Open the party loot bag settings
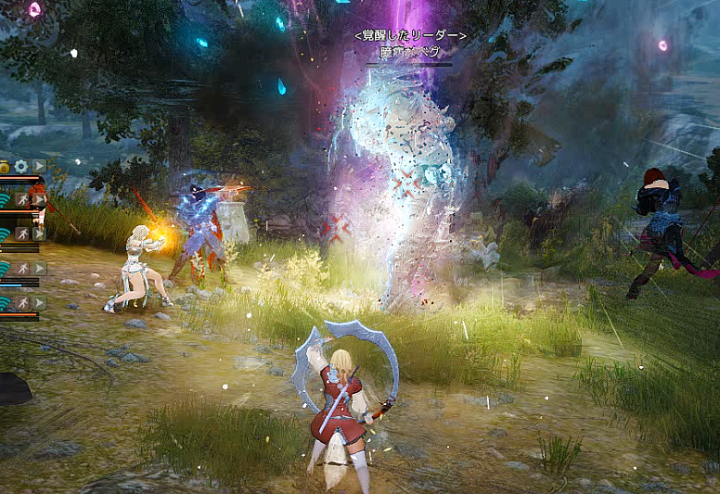The width and height of the screenshot is (720, 494). coord(4,166)
